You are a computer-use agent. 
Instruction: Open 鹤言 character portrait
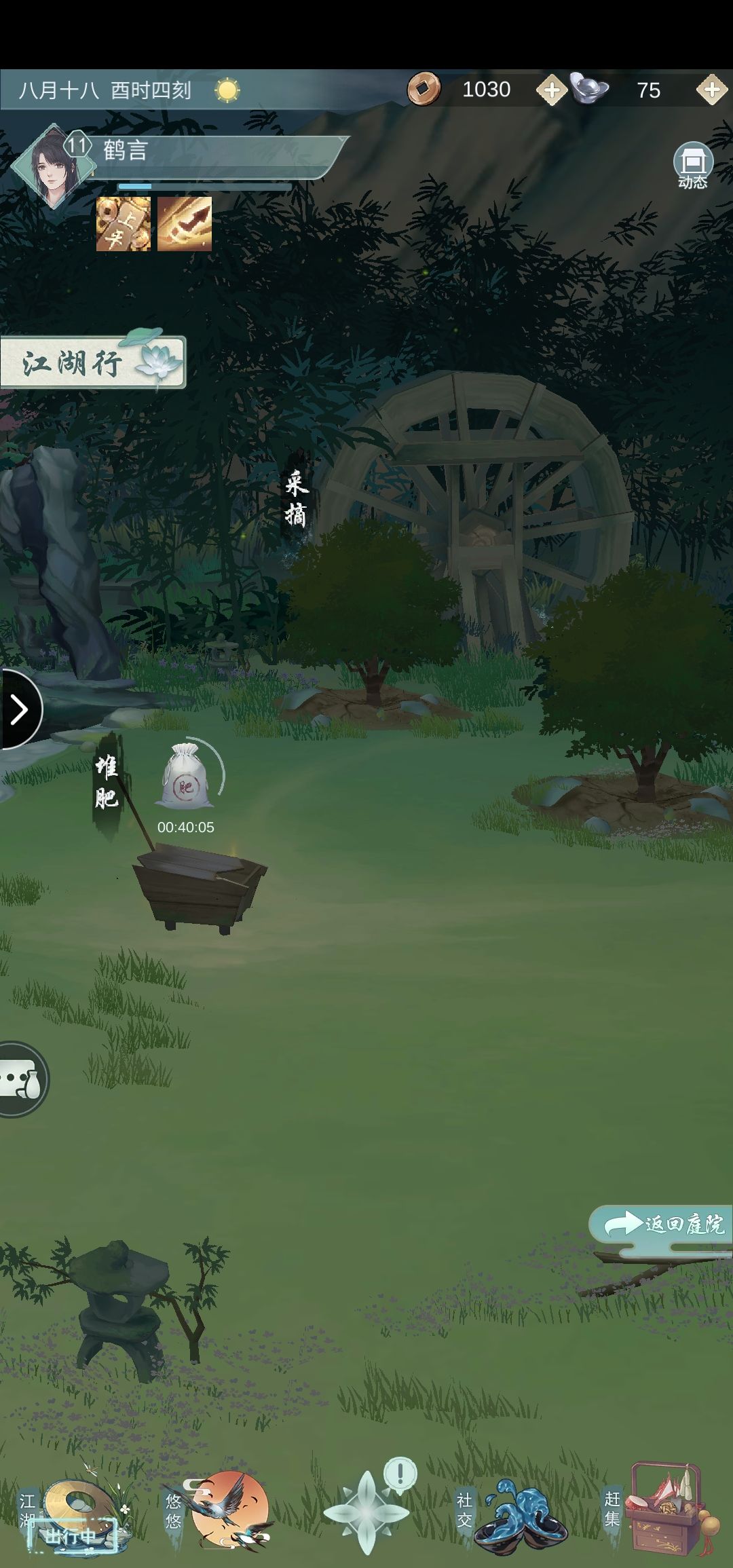52,165
